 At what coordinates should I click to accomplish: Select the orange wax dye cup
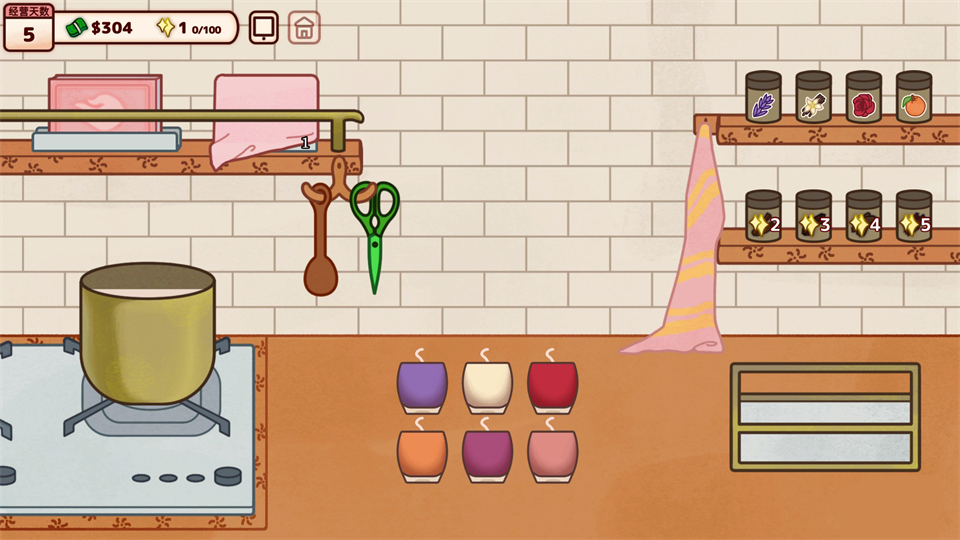422,454
